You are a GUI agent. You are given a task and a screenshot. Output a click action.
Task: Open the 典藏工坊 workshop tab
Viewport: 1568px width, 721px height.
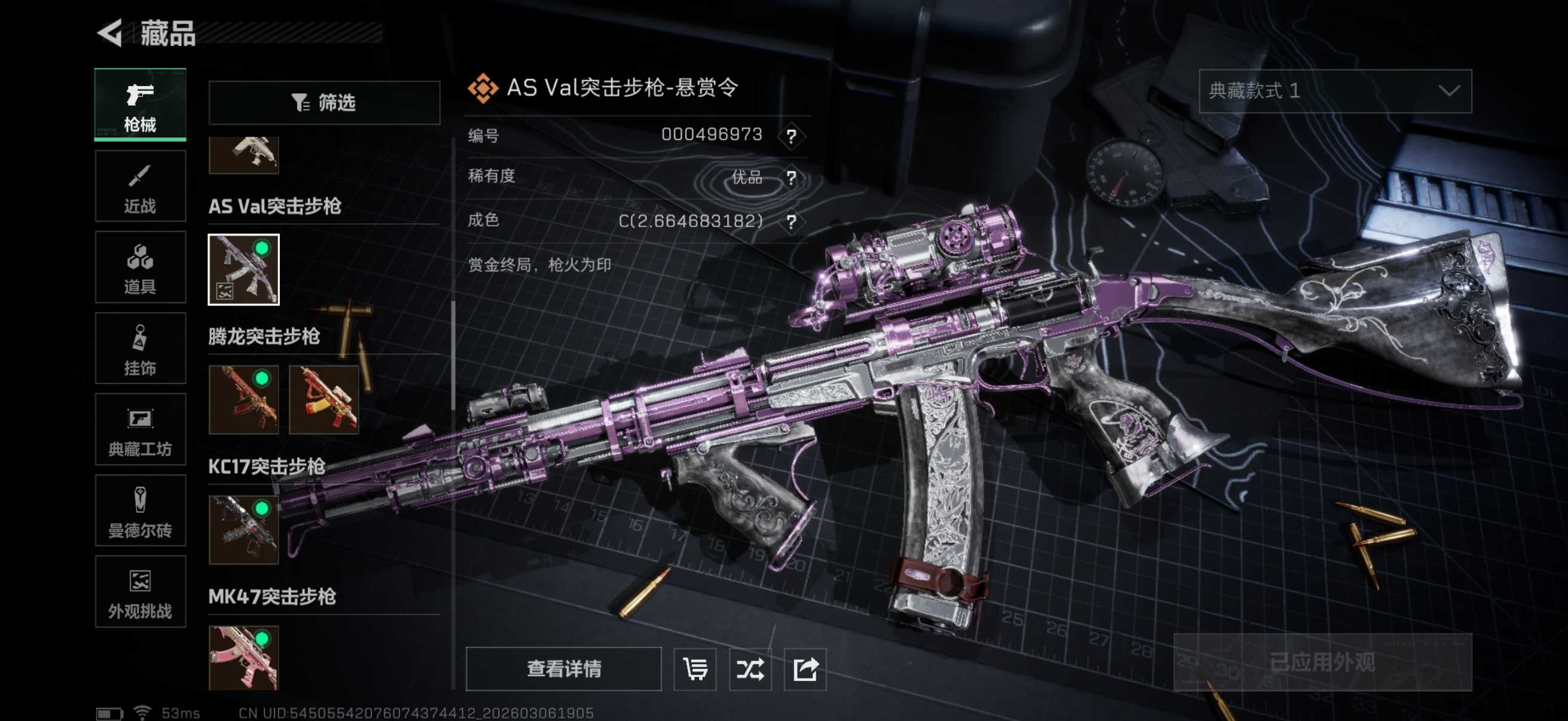pos(140,430)
